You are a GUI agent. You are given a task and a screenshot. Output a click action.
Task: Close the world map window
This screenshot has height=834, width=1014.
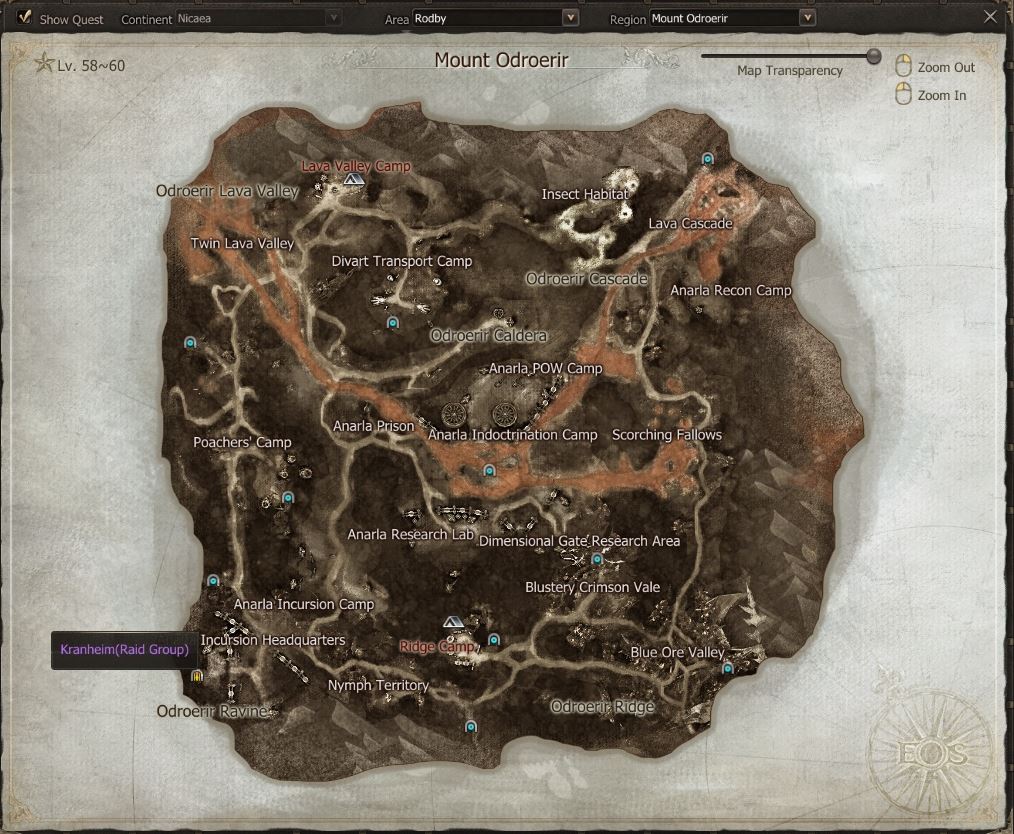tap(990, 17)
